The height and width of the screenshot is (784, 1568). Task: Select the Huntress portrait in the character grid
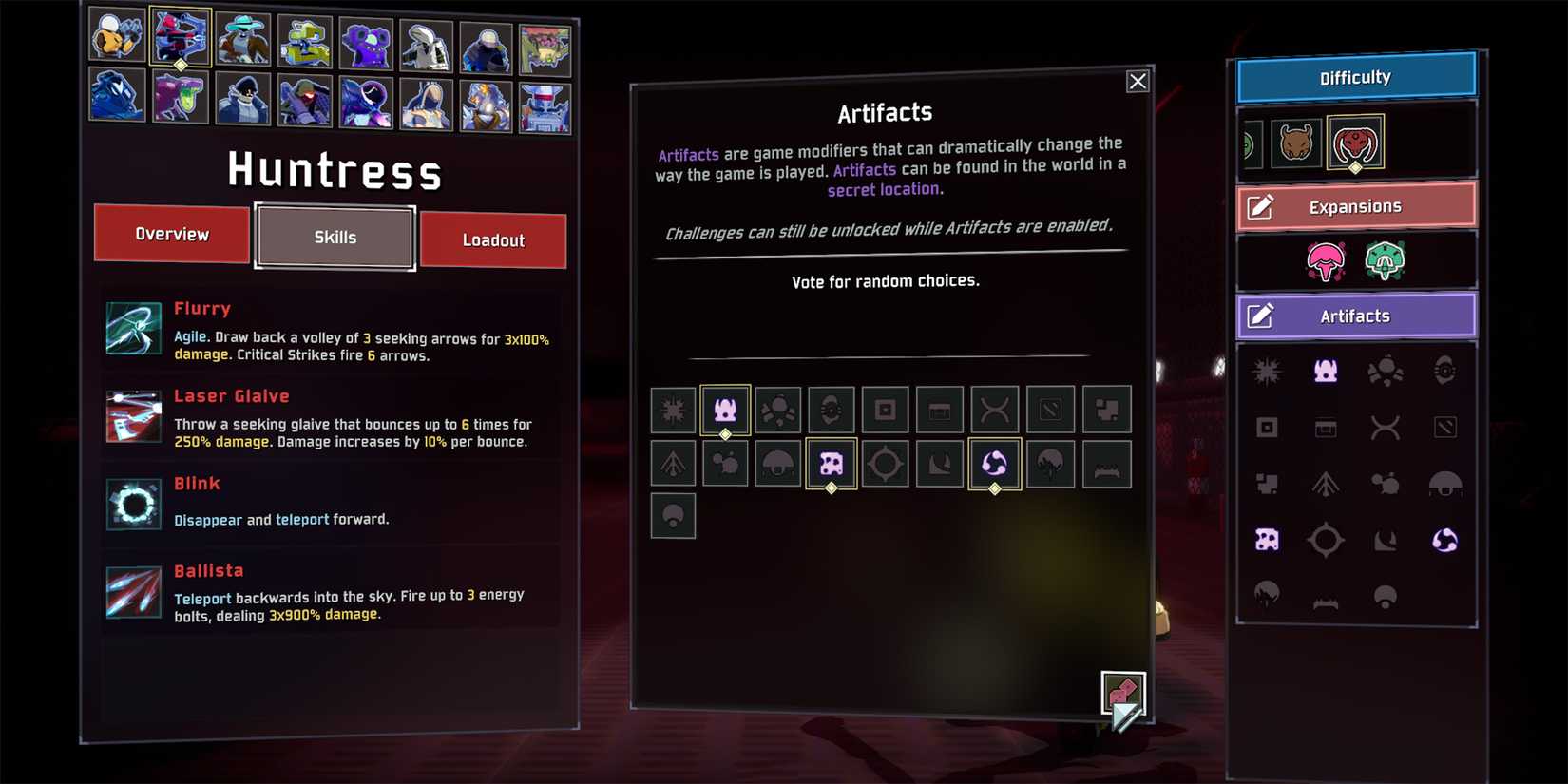pyautogui.click(x=182, y=39)
